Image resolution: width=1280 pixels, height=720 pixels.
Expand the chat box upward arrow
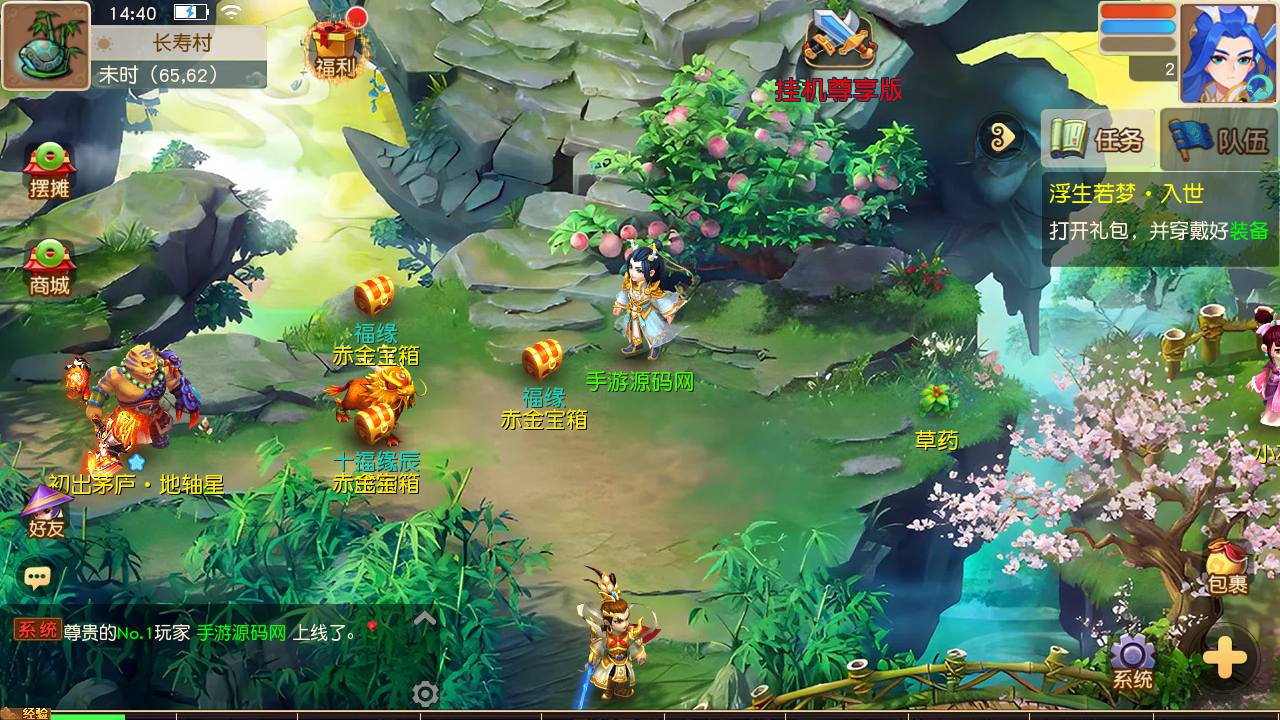point(425,619)
